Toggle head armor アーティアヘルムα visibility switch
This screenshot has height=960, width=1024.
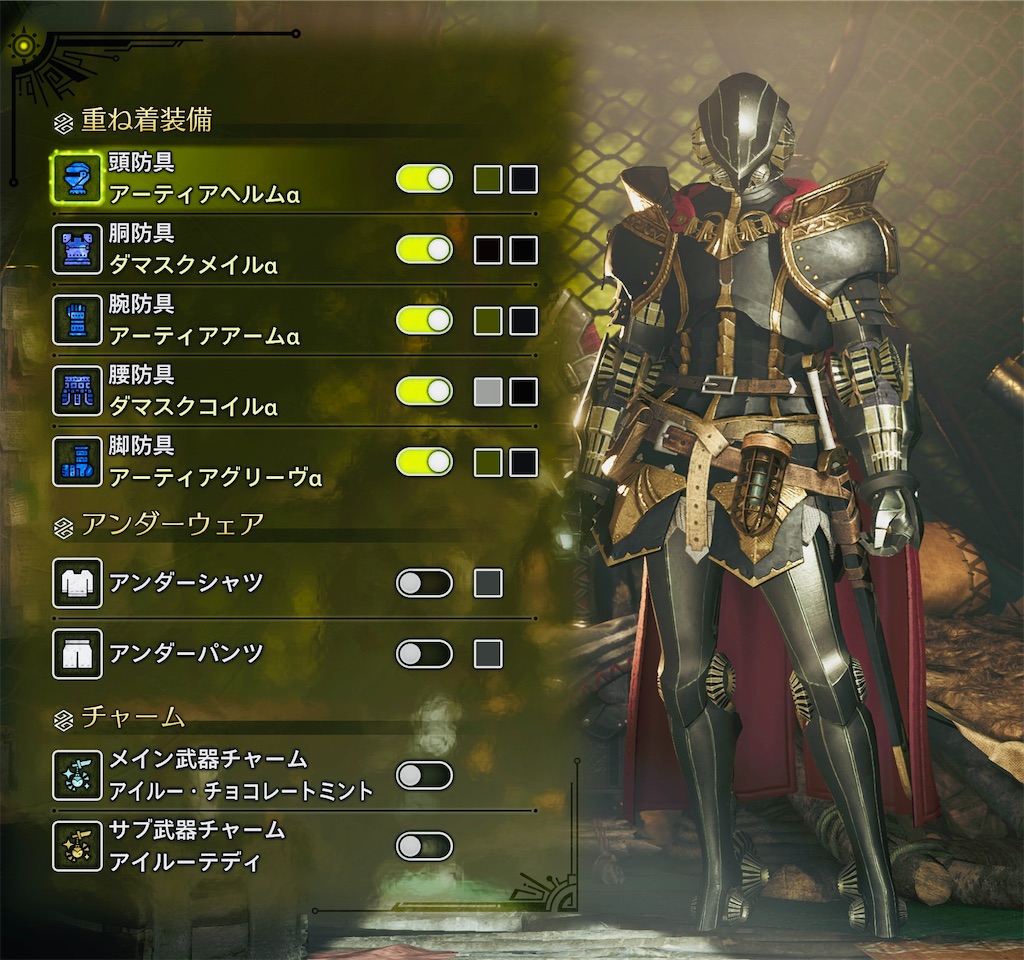coord(424,179)
